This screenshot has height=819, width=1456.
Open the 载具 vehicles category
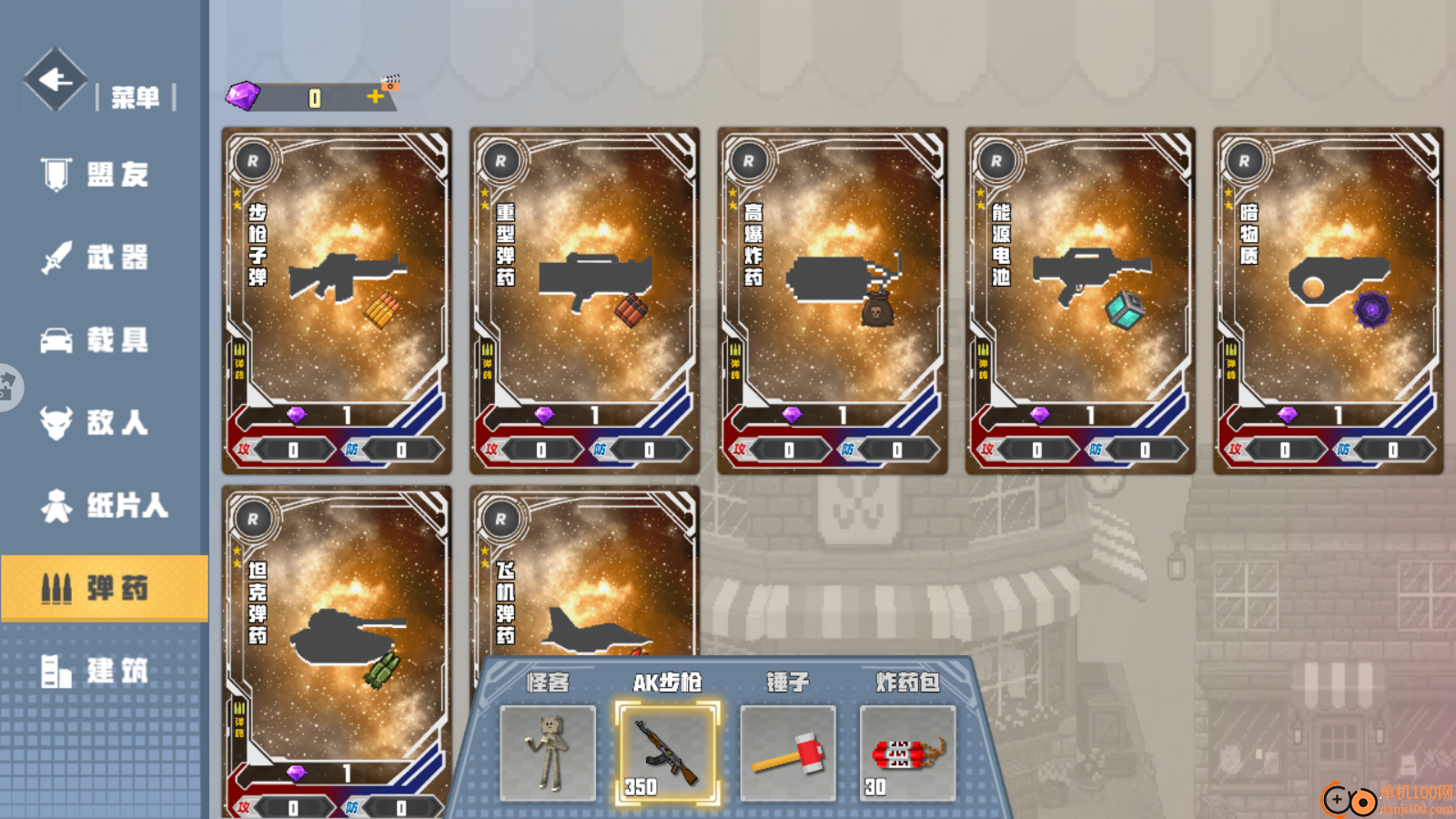(x=104, y=340)
